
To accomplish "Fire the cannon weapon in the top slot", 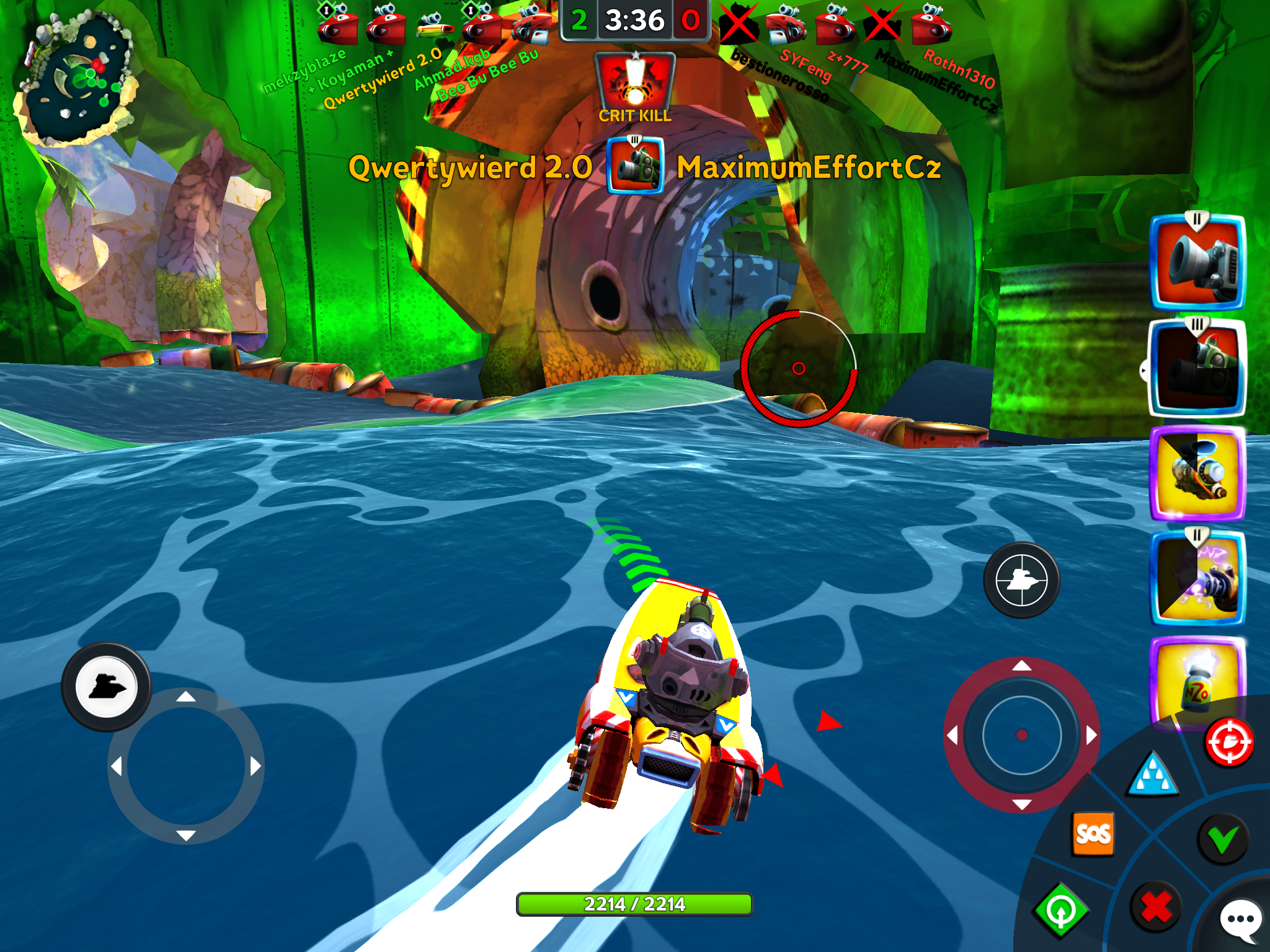I will tap(1197, 262).
